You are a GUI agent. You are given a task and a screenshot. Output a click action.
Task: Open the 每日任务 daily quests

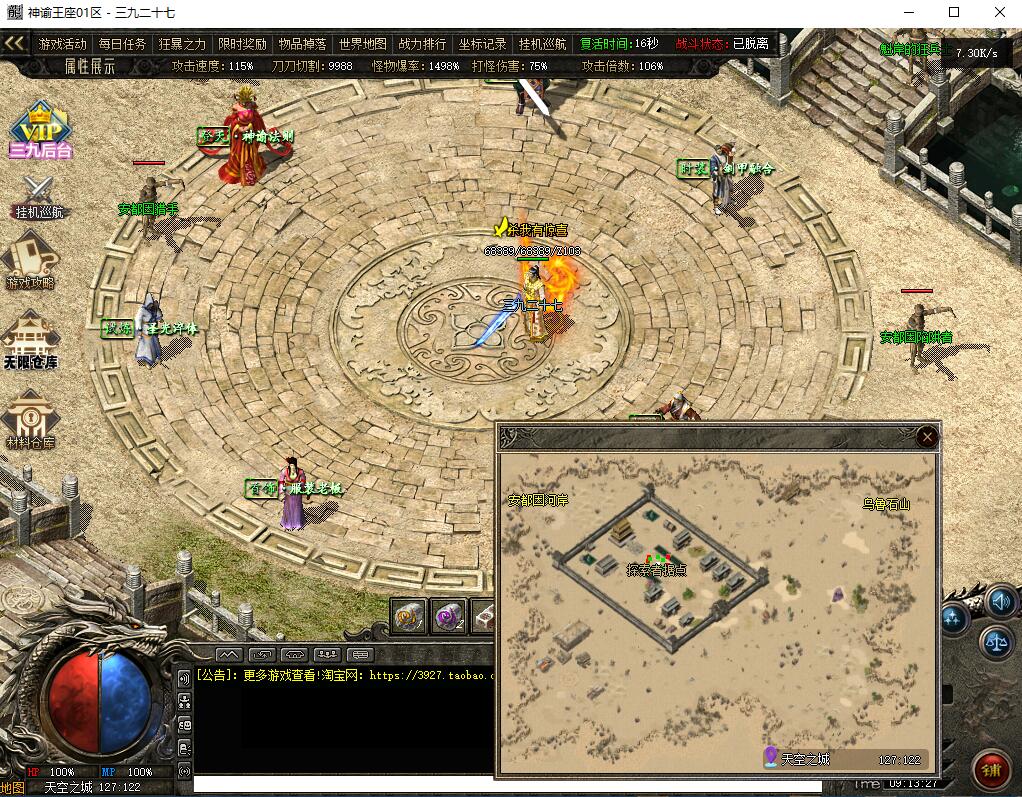coord(122,44)
